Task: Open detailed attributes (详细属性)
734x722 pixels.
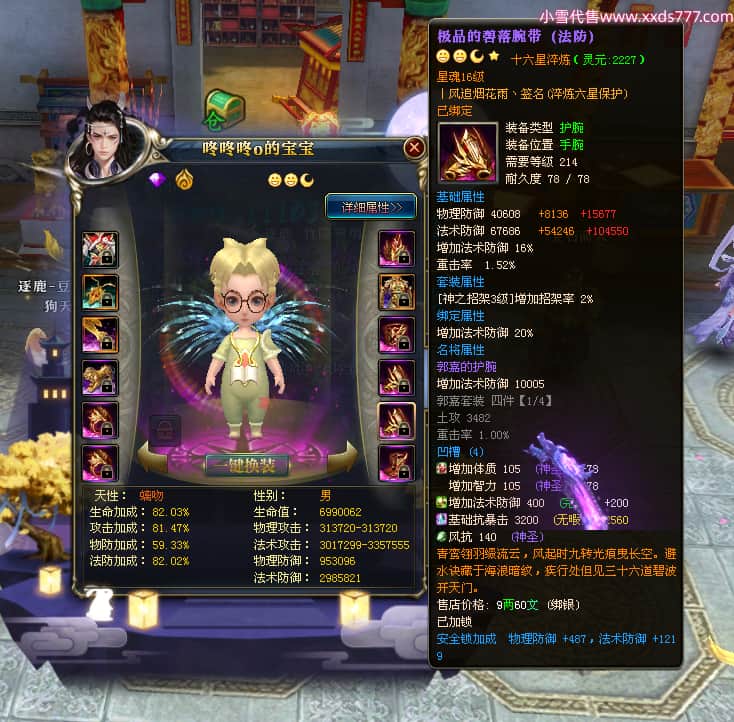Action: click(x=371, y=207)
